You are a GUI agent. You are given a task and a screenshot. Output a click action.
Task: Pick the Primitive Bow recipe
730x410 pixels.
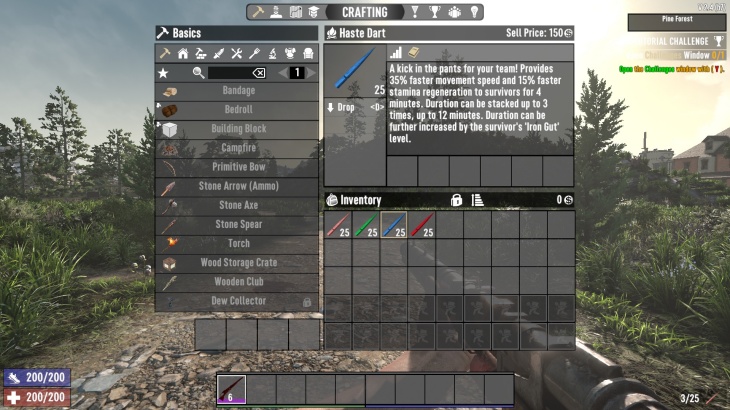point(237,167)
